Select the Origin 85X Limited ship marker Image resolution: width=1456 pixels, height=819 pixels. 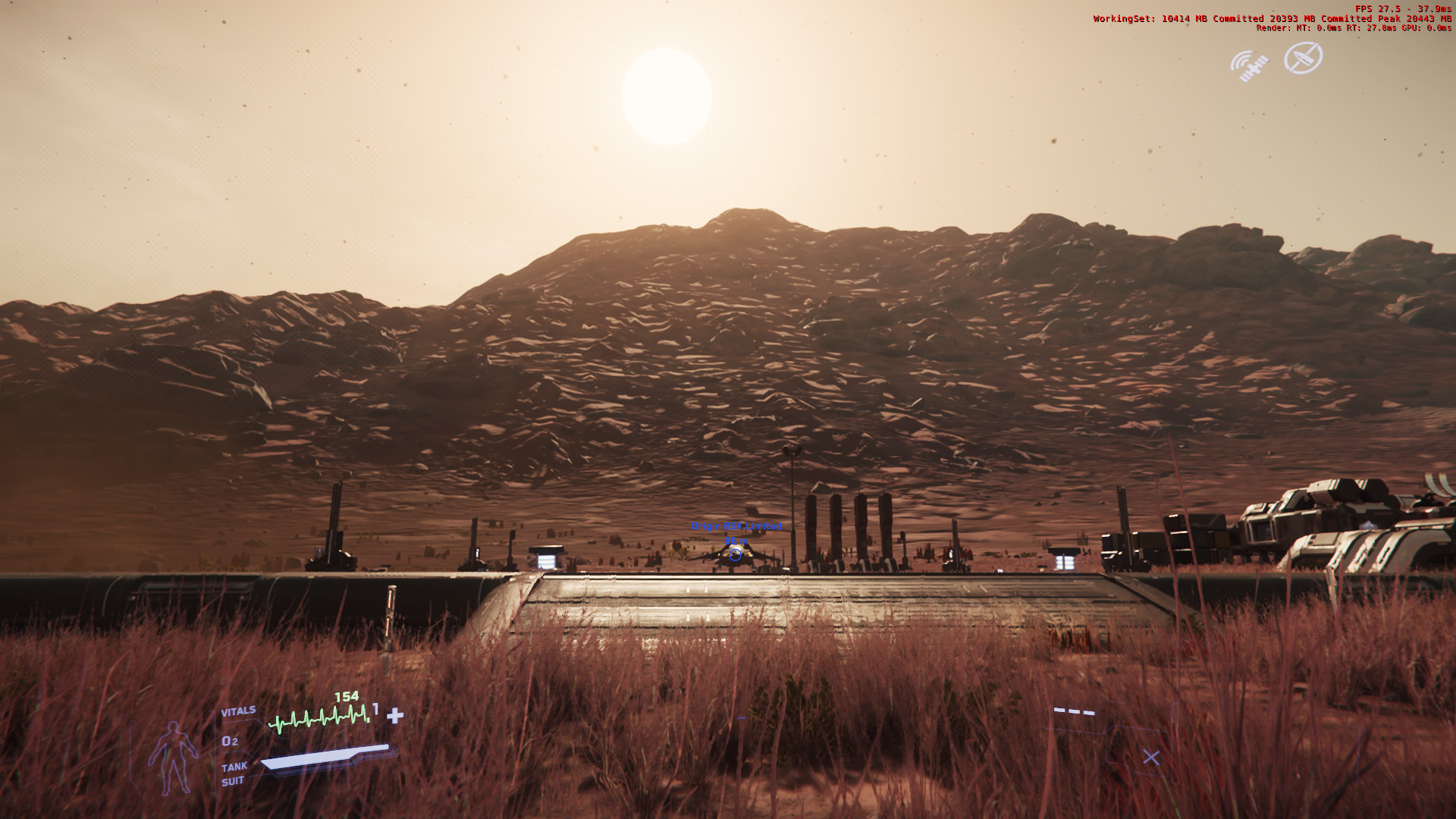[x=734, y=554]
